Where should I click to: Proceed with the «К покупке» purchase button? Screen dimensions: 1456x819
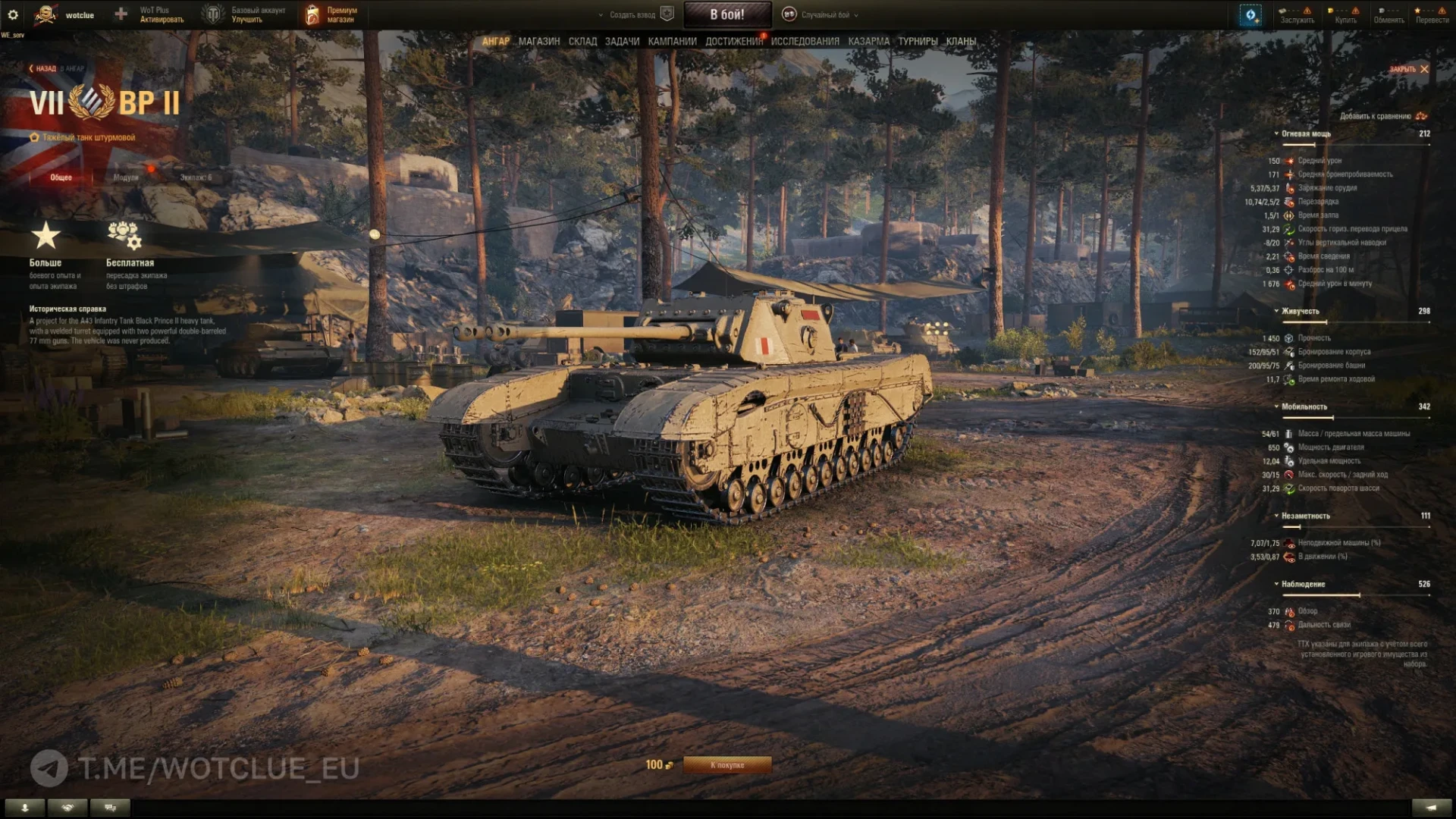pyautogui.click(x=726, y=764)
